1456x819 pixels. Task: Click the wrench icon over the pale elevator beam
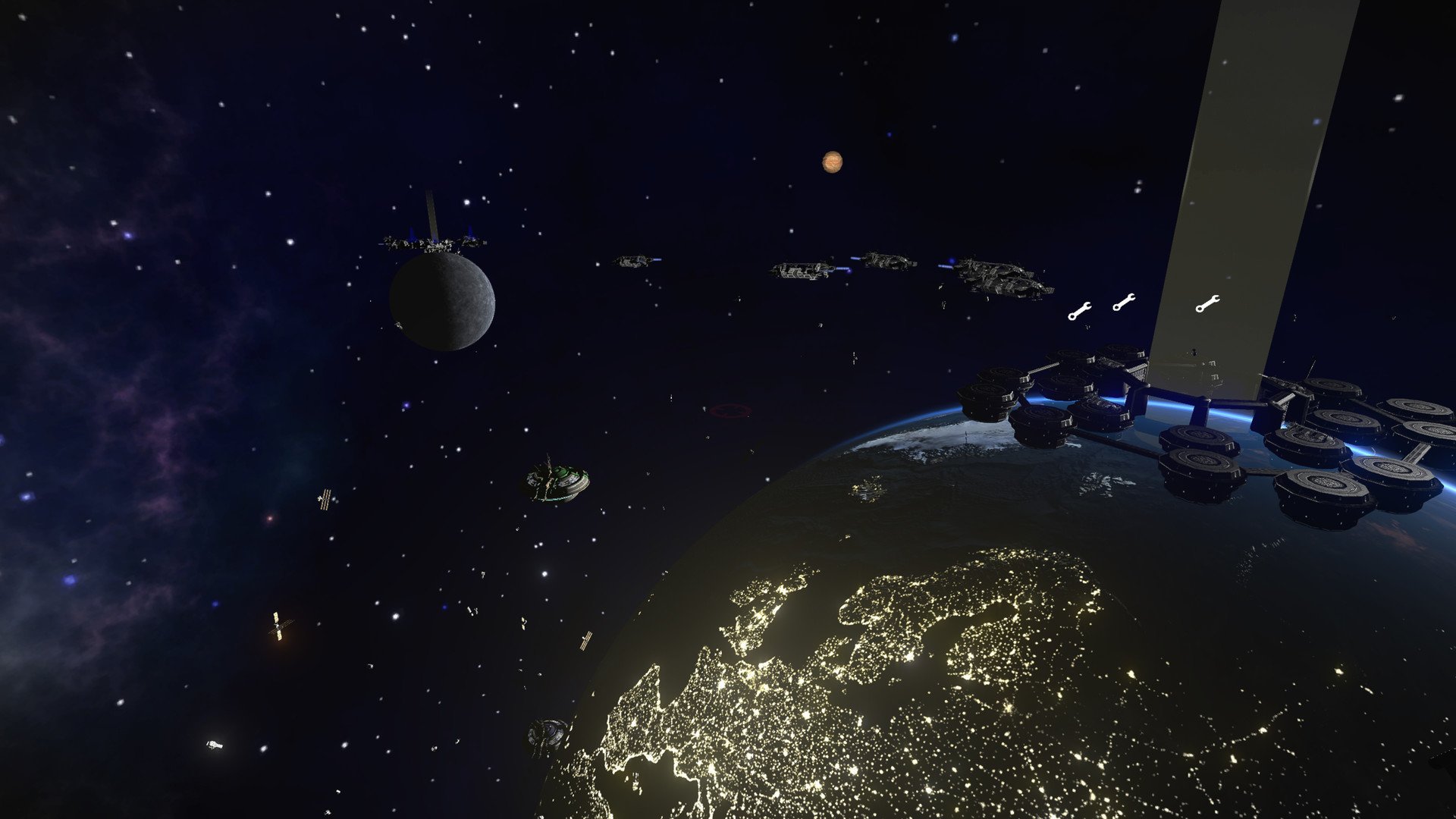[x=1207, y=304]
